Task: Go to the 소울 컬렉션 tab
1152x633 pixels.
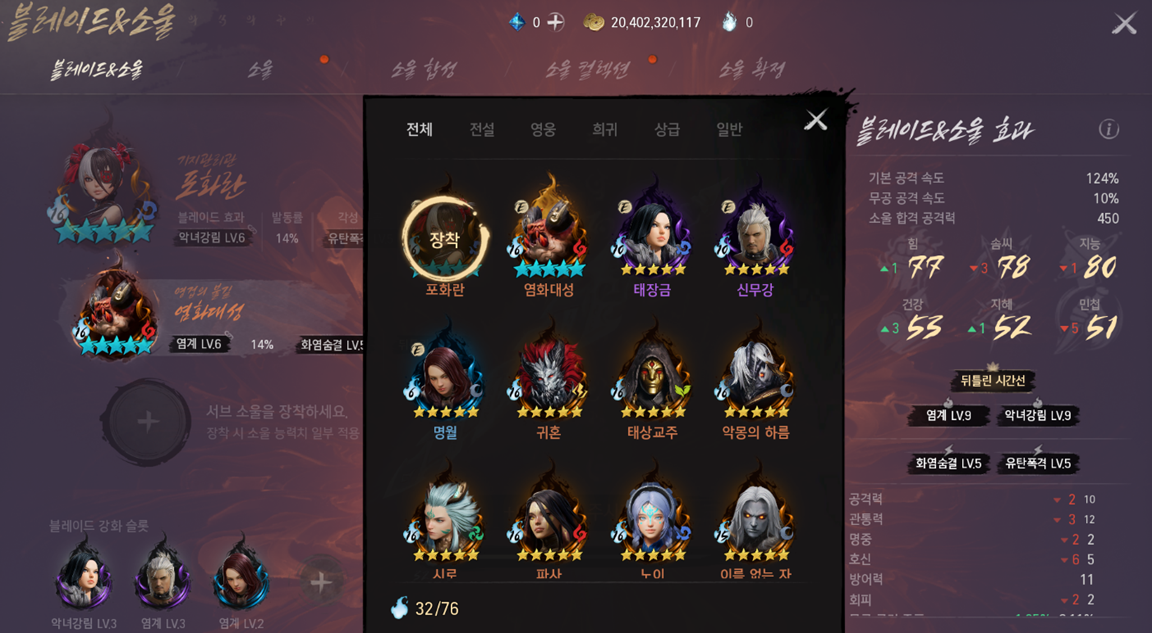Action: [x=587, y=69]
